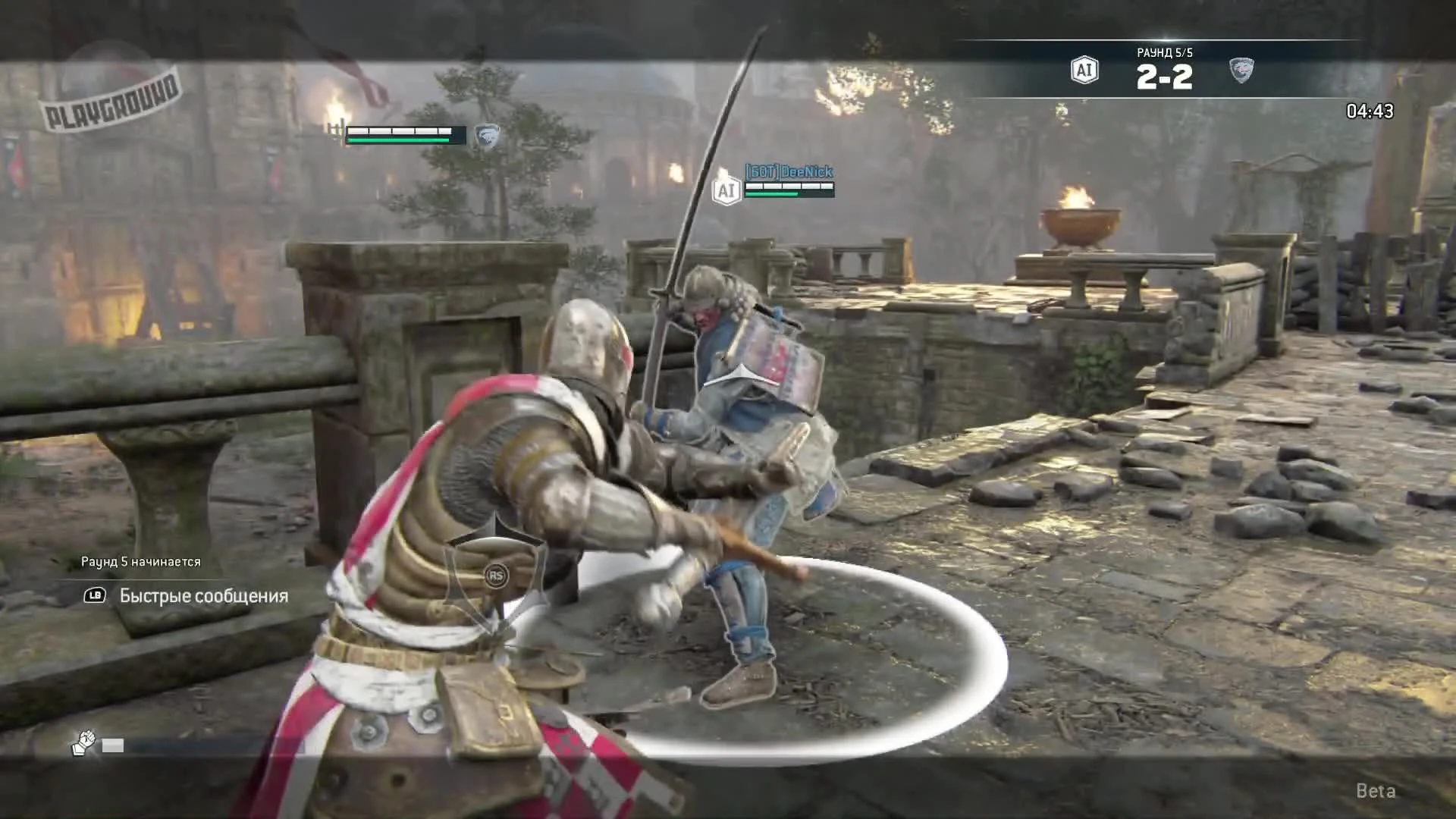Click the [SOT] DeeNick player nameplate
The width and height of the screenshot is (1456, 819).
[789, 172]
